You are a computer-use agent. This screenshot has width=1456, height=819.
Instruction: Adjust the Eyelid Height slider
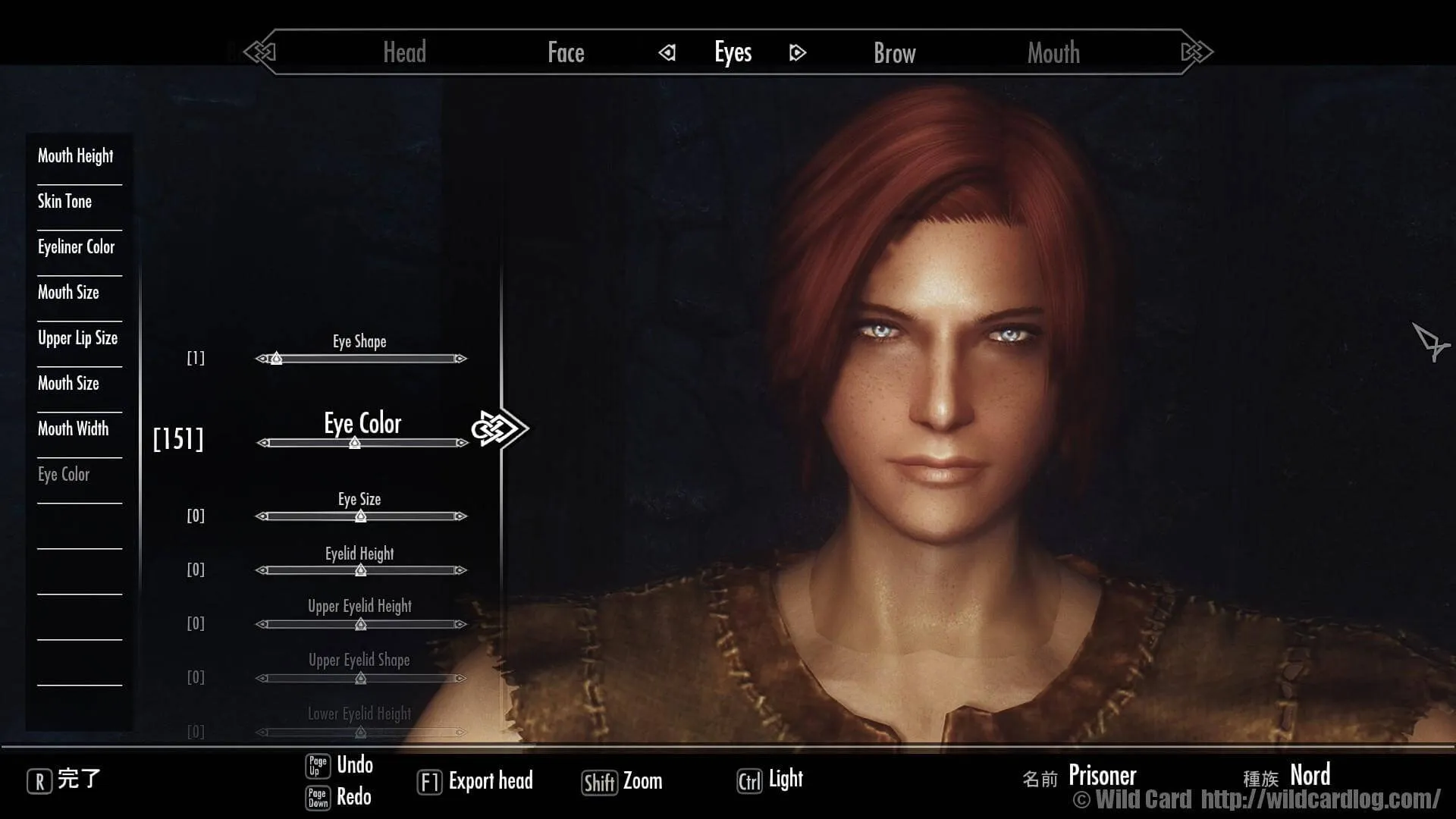(361, 570)
